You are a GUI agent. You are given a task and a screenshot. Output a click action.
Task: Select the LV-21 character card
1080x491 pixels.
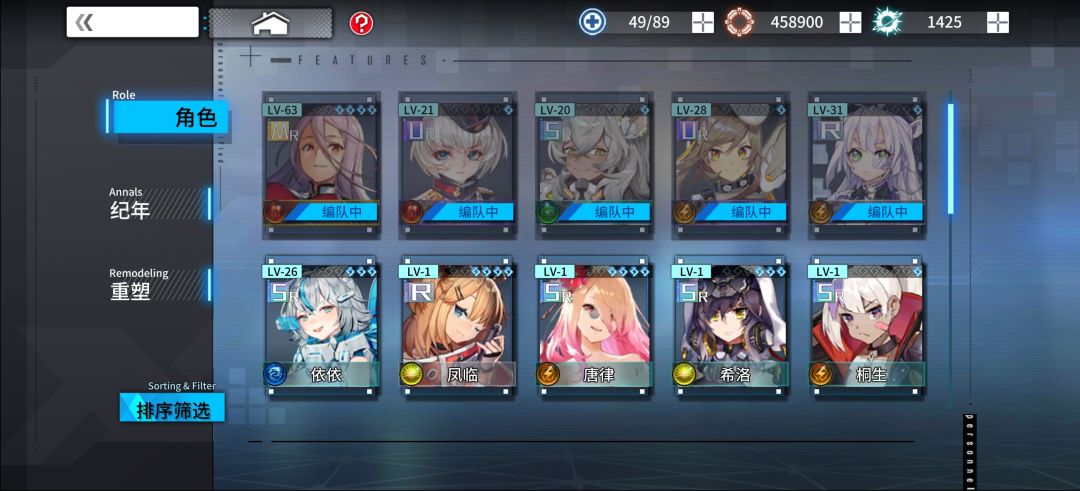tap(458, 165)
